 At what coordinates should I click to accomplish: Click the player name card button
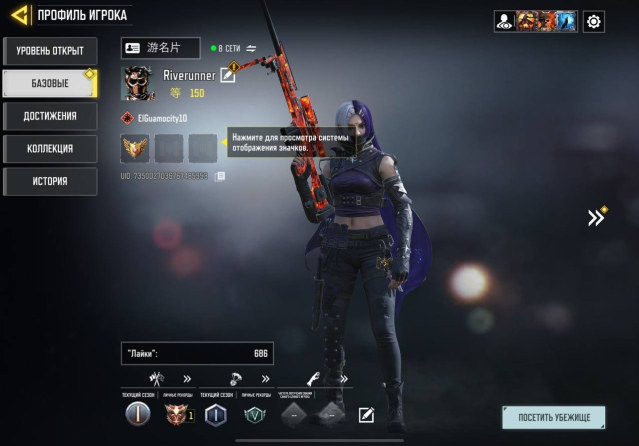160,48
